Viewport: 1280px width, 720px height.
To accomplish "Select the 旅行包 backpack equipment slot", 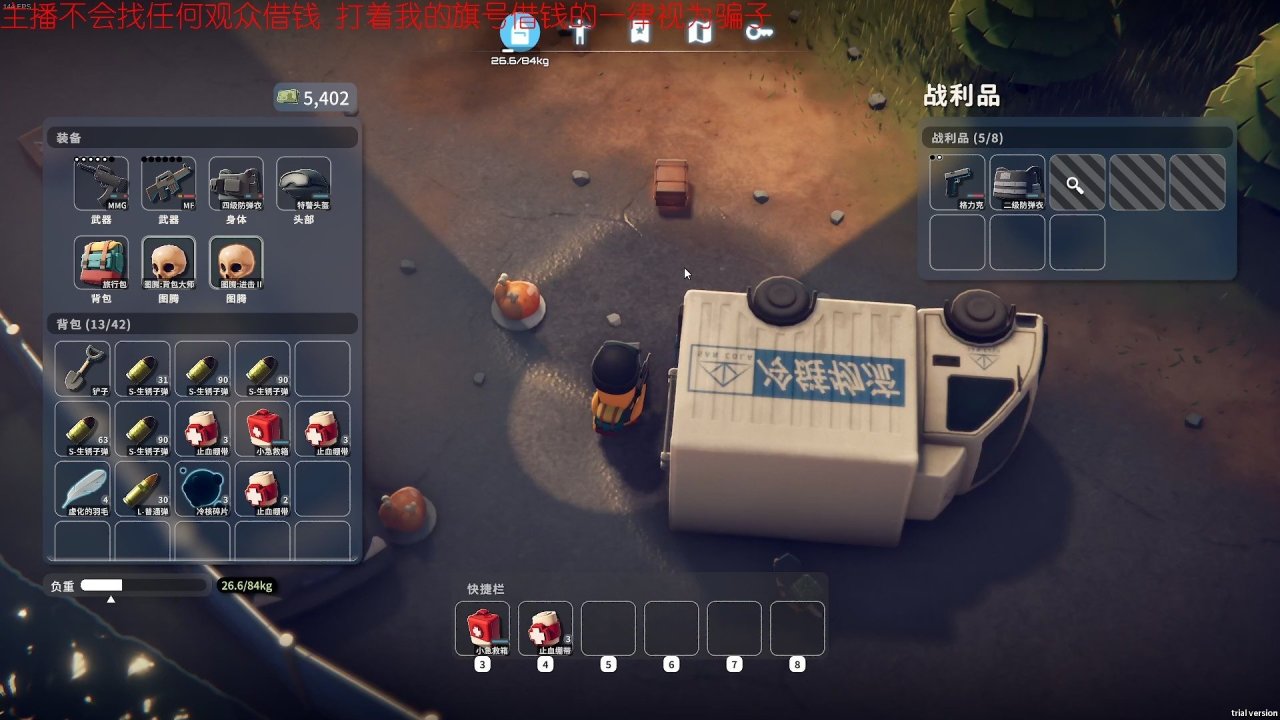I will pos(101,263).
